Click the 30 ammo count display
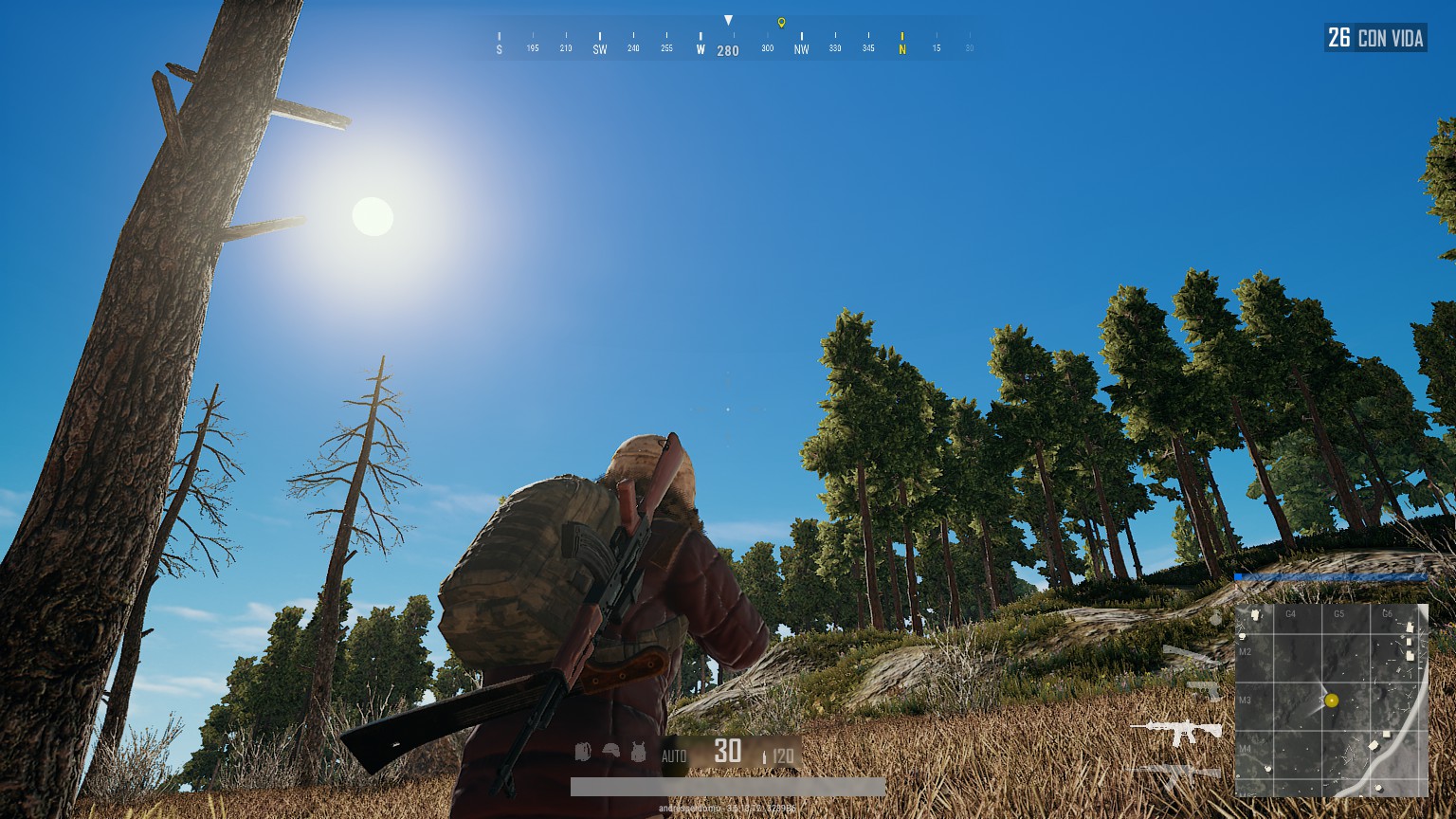 point(727,752)
